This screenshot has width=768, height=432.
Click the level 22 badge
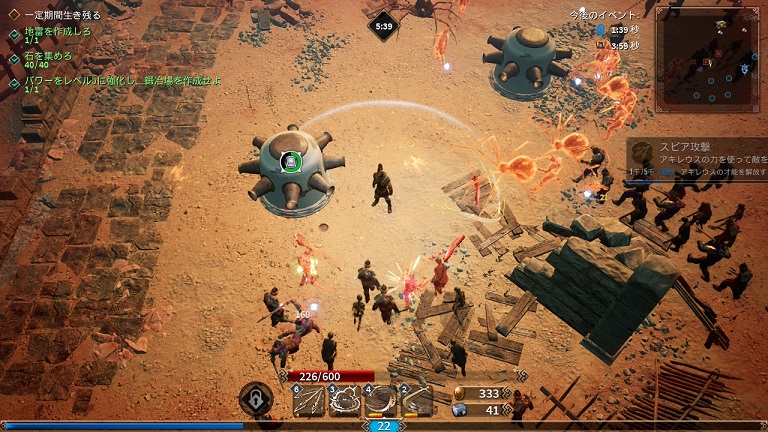point(384,425)
